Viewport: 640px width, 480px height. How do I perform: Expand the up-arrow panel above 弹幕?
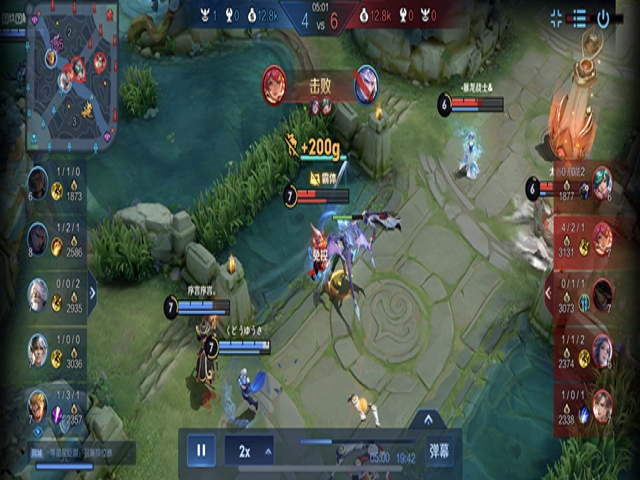point(428,419)
